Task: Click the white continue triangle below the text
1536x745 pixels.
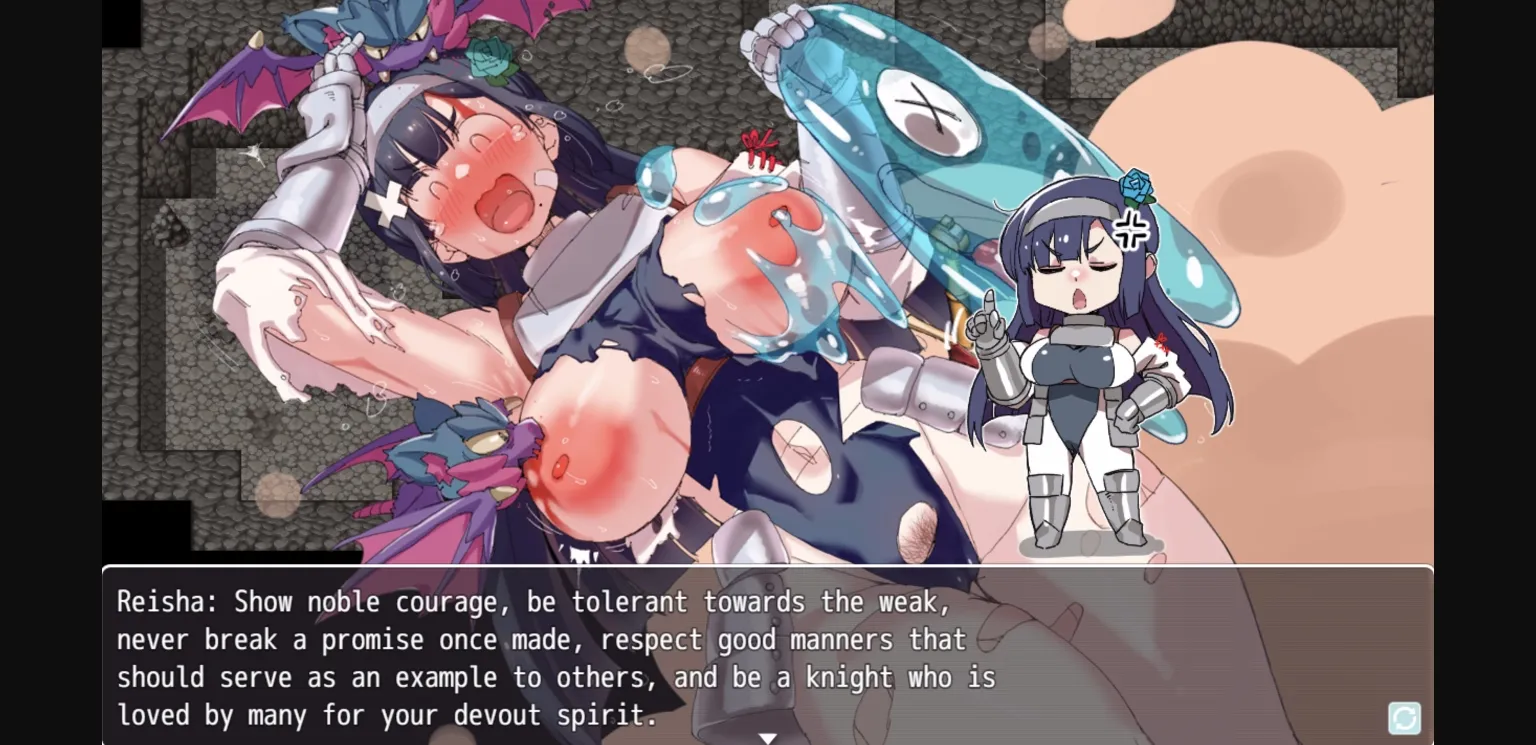Action: (x=768, y=737)
